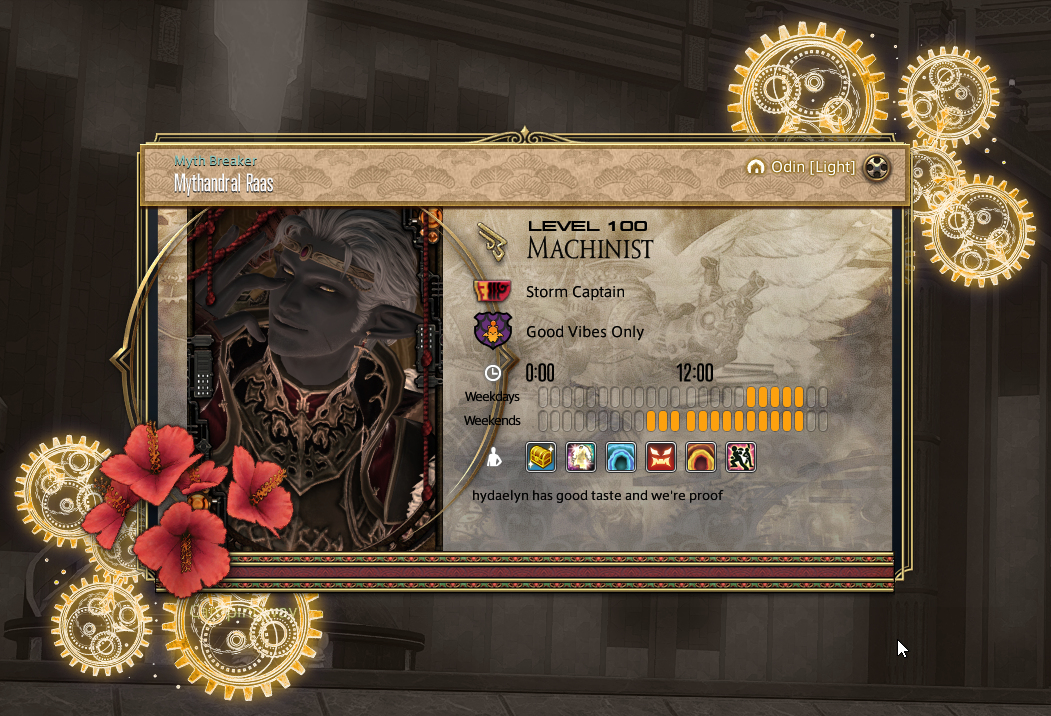Choose the blue cave entrance activity icon
Viewport: 1051px width, 716px height.
[621, 457]
